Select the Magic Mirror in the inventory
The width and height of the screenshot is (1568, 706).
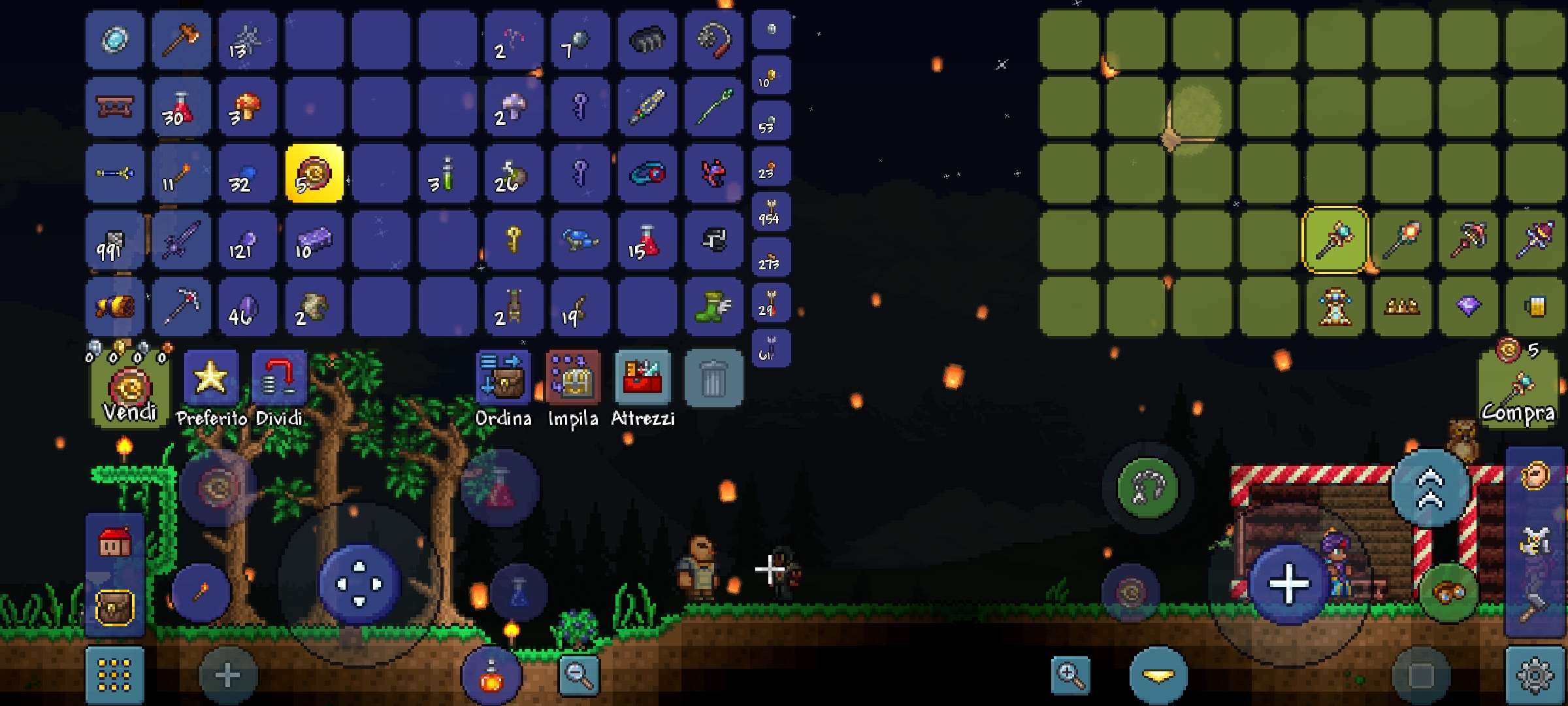click(114, 41)
